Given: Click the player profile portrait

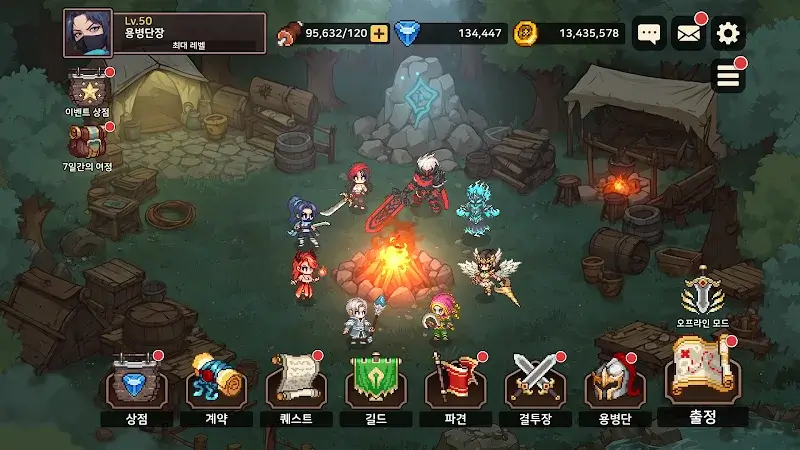Looking at the screenshot, I should 88,33.
